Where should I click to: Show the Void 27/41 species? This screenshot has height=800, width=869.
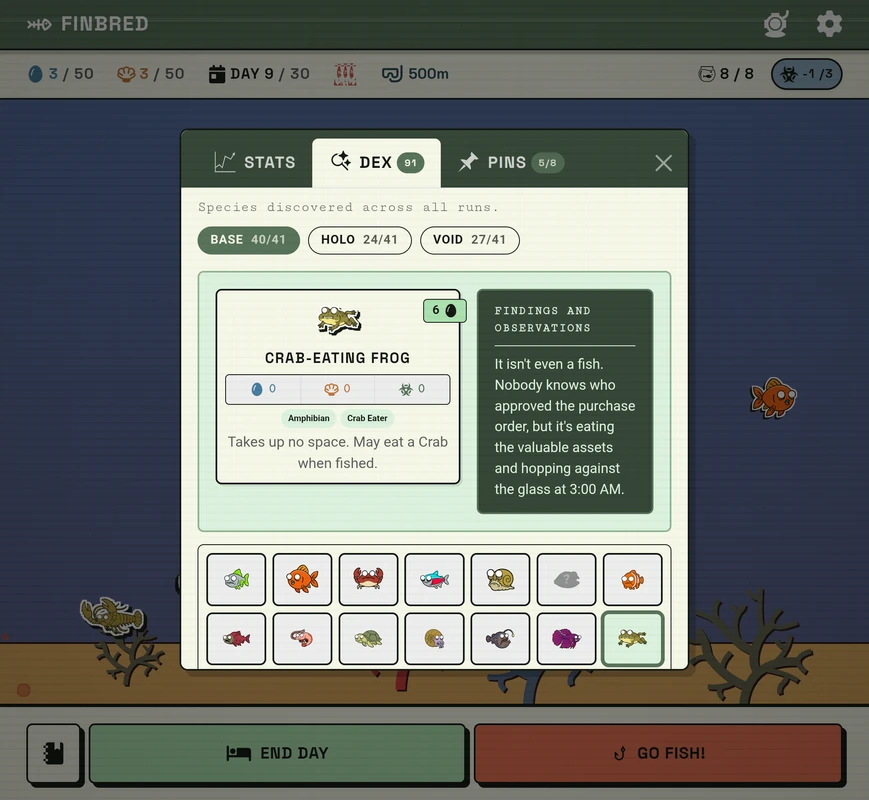469,240
